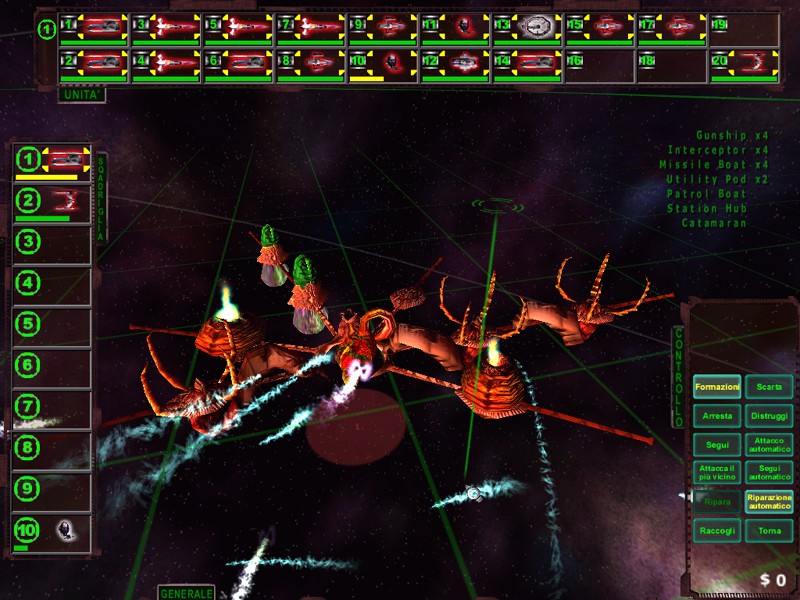Give the Raccogli order
The image size is (800, 600).
click(717, 531)
